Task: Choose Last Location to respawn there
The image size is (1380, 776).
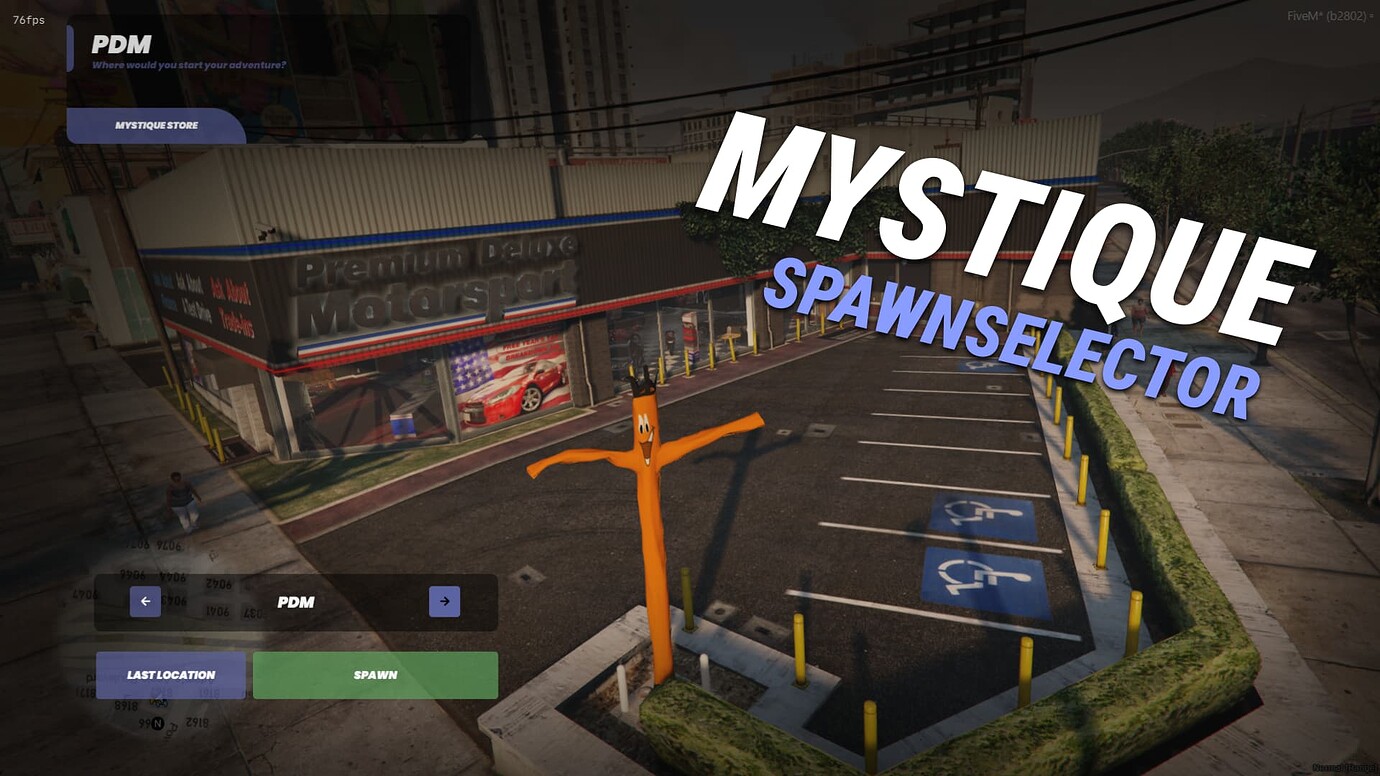Action: [x=168, y=675]
